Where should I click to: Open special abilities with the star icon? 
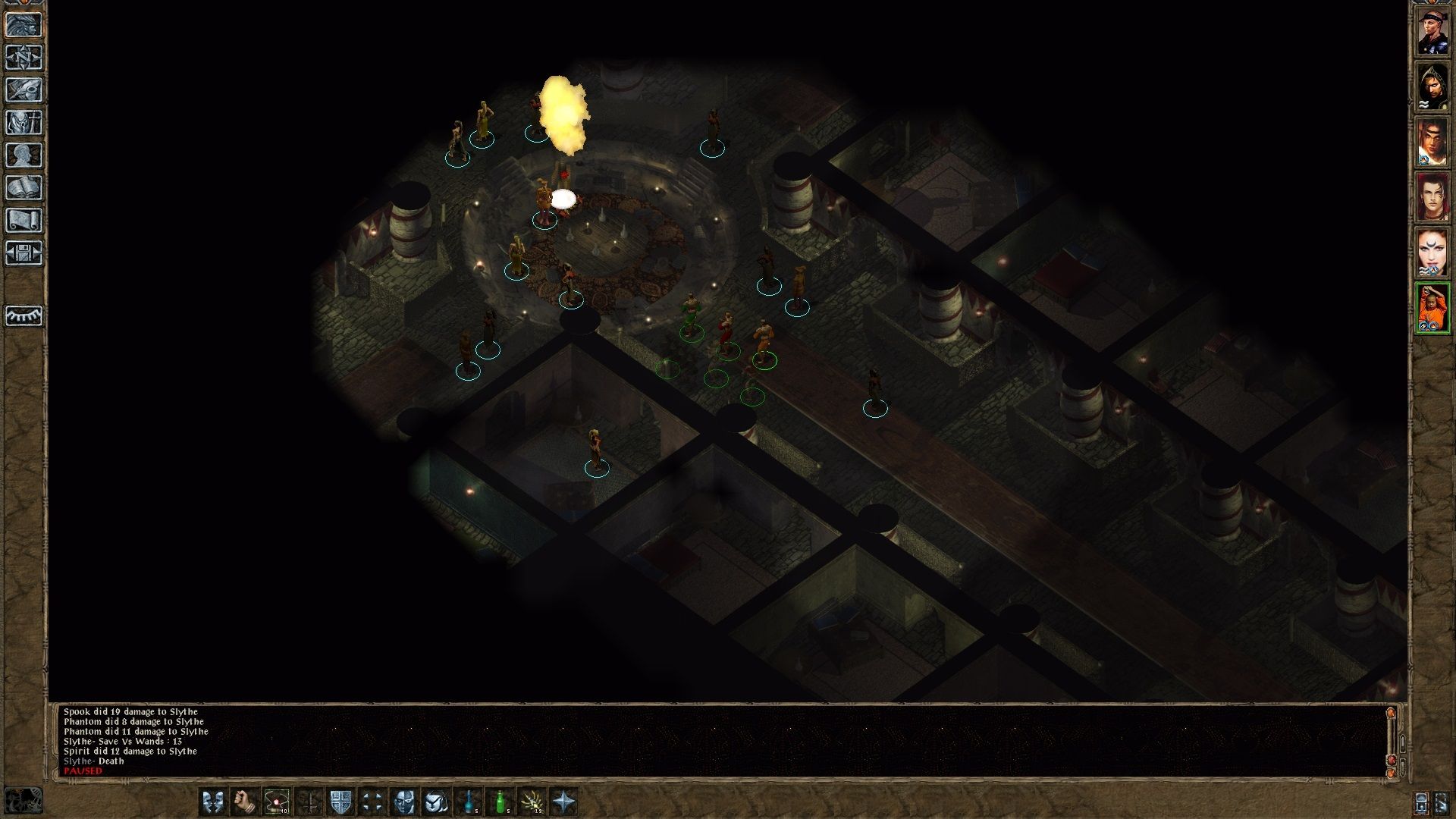click(564, 801)
